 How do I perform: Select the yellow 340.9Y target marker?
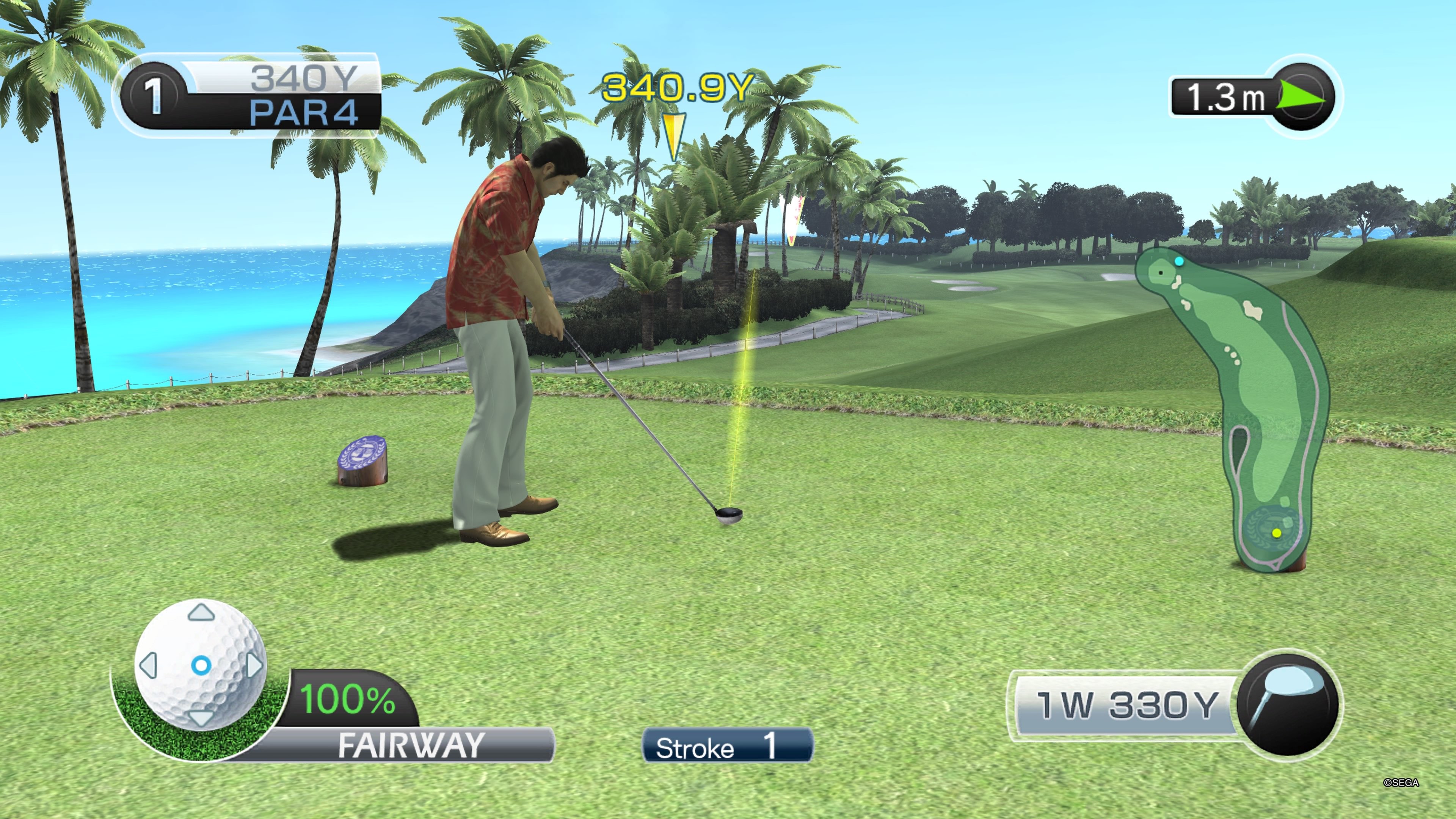674,136
